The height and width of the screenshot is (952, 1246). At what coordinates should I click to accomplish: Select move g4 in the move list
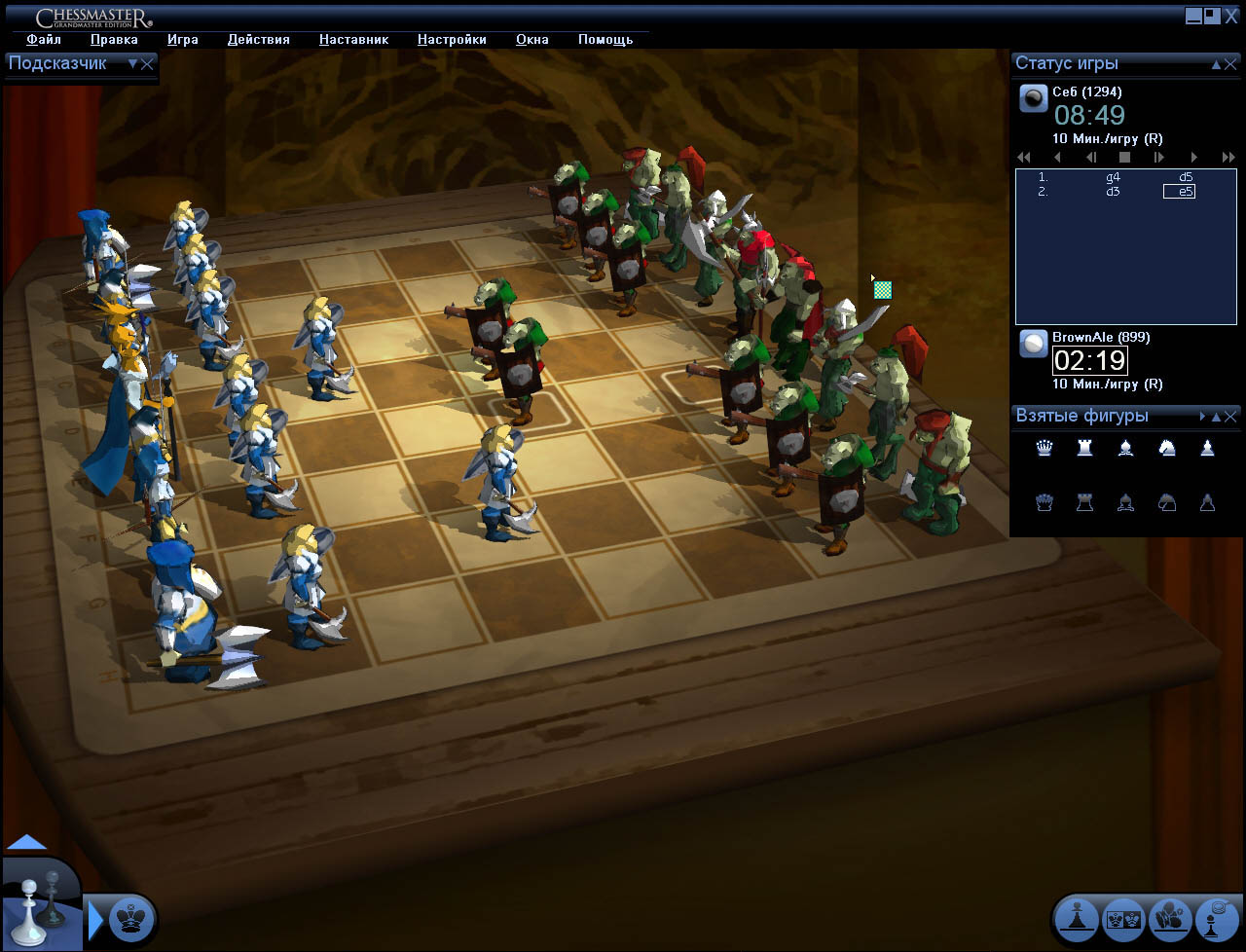pyautogui.click(x=1113, y=178)
